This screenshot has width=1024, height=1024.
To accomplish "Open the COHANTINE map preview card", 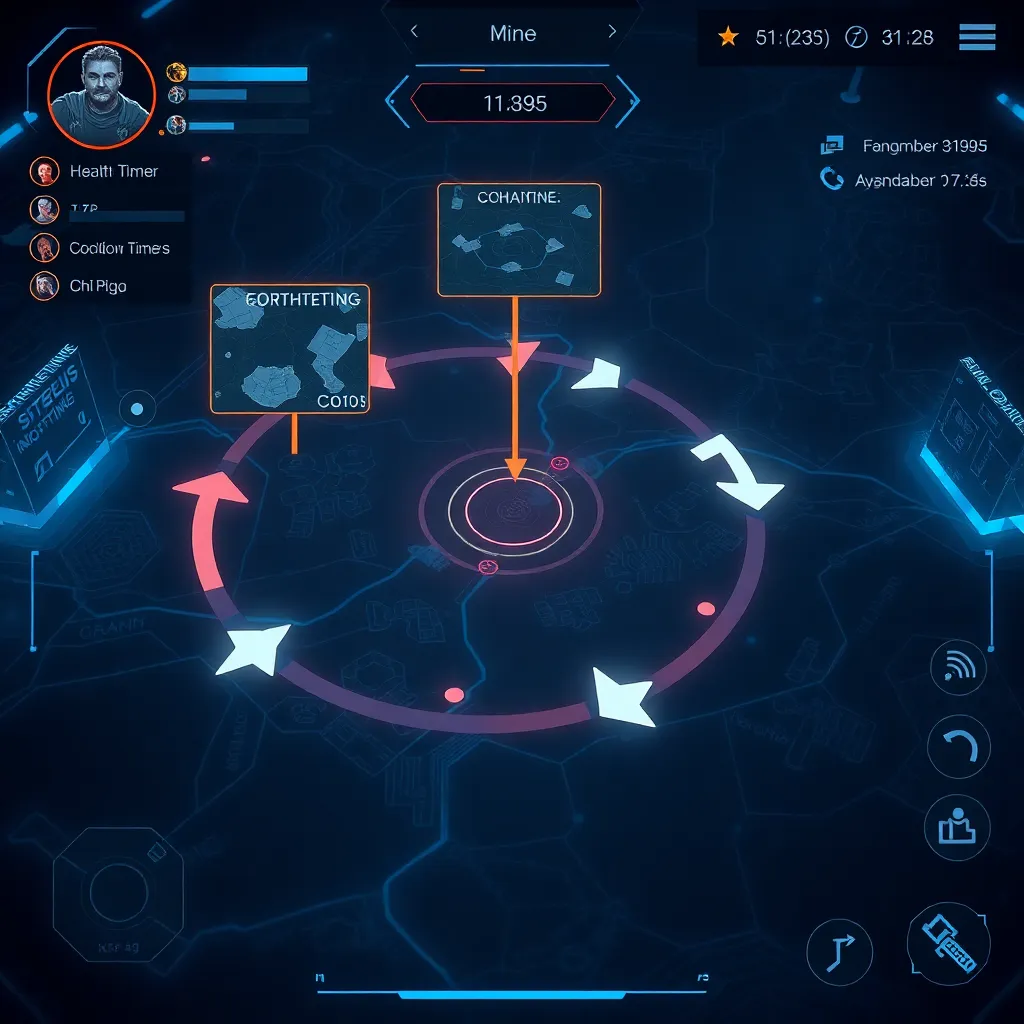I will (x=519, y=239).
